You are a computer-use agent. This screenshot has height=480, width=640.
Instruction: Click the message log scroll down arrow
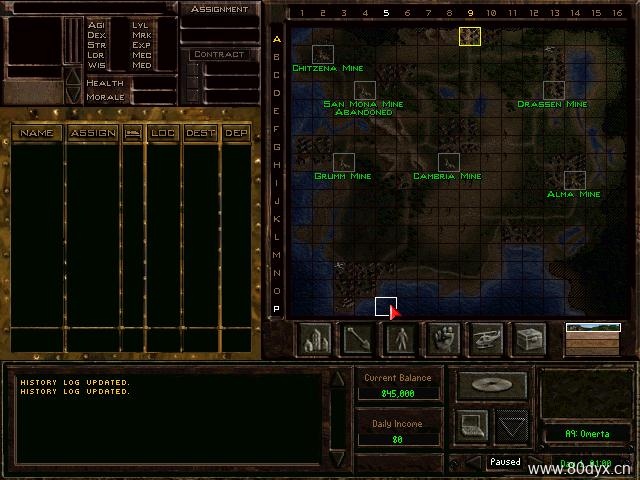pos(338,459)
